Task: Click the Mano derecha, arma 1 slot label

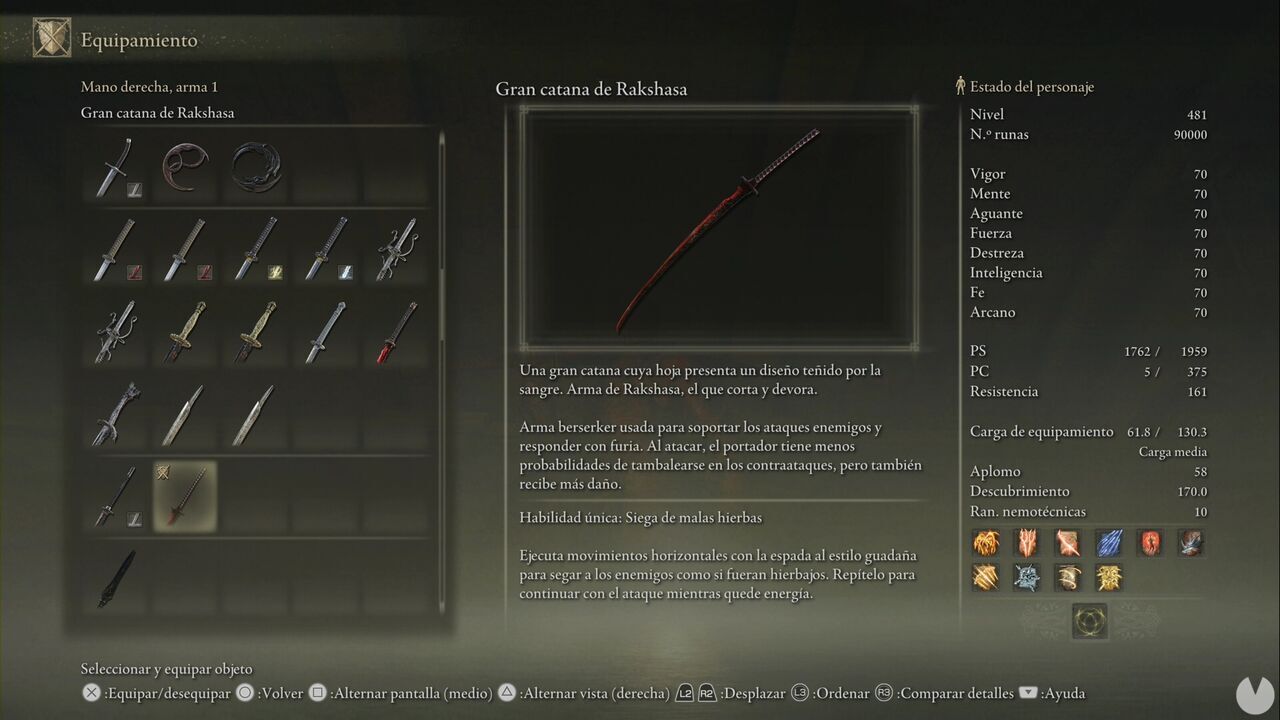Action: click(x=148, y=87)
